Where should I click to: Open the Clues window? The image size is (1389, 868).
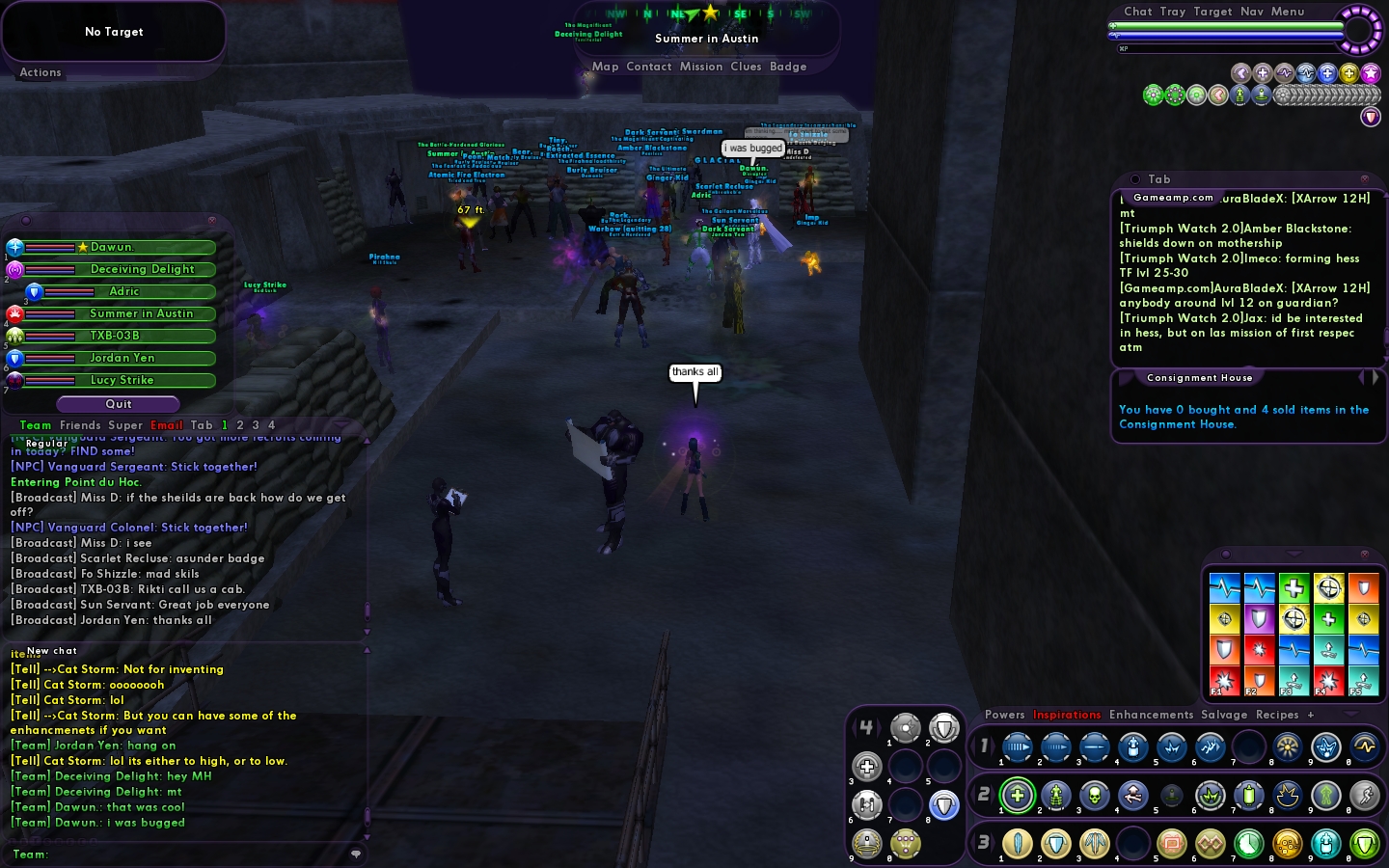746,67
